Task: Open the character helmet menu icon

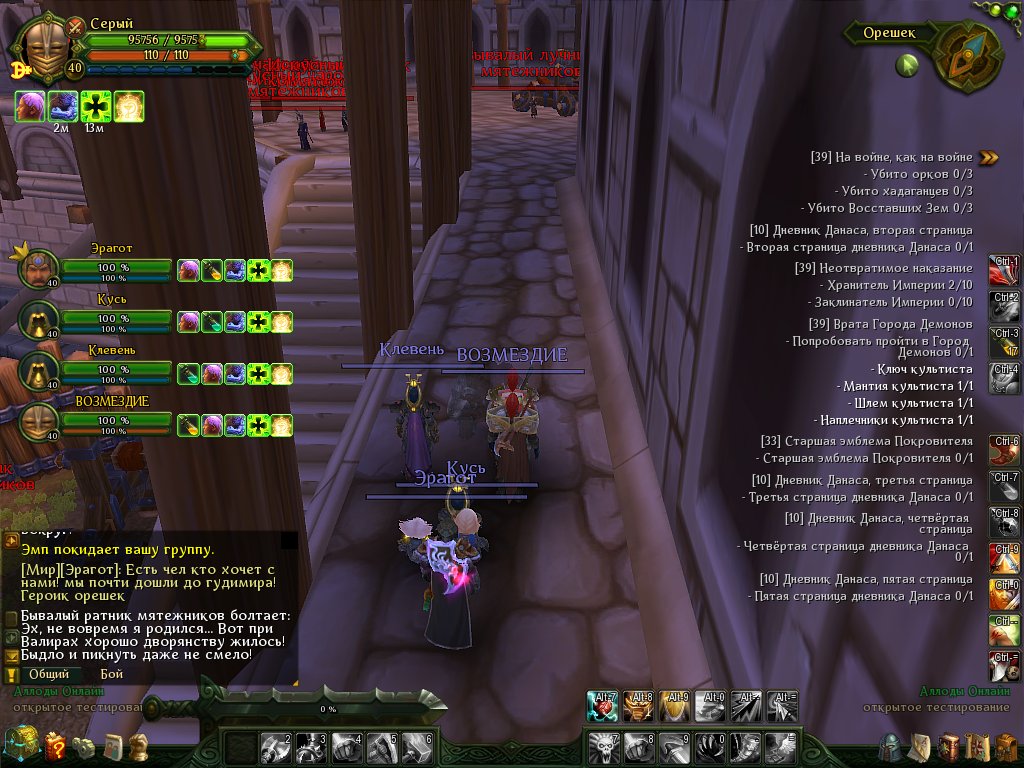Action: 889,746
